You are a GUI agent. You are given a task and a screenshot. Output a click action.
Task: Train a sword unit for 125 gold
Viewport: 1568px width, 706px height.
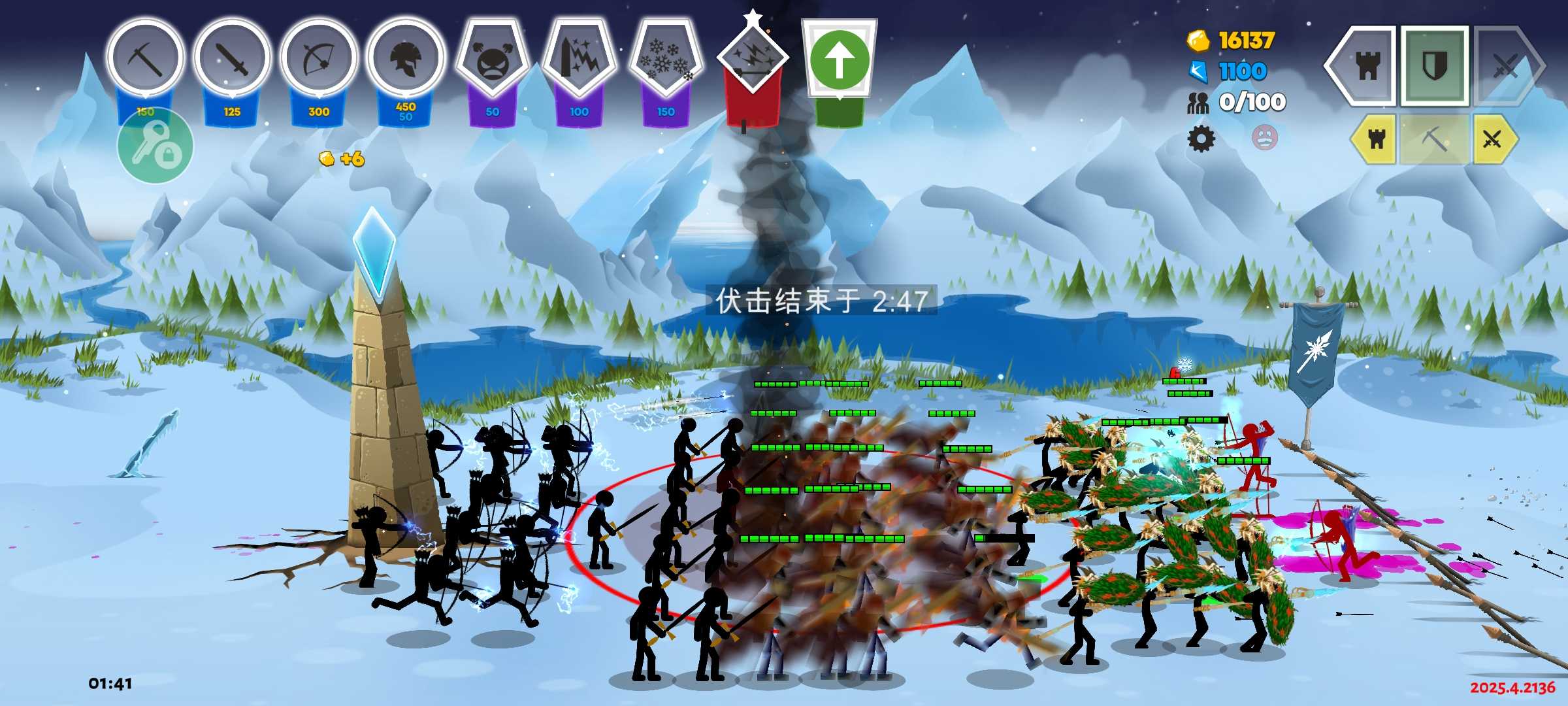(232, 59)
